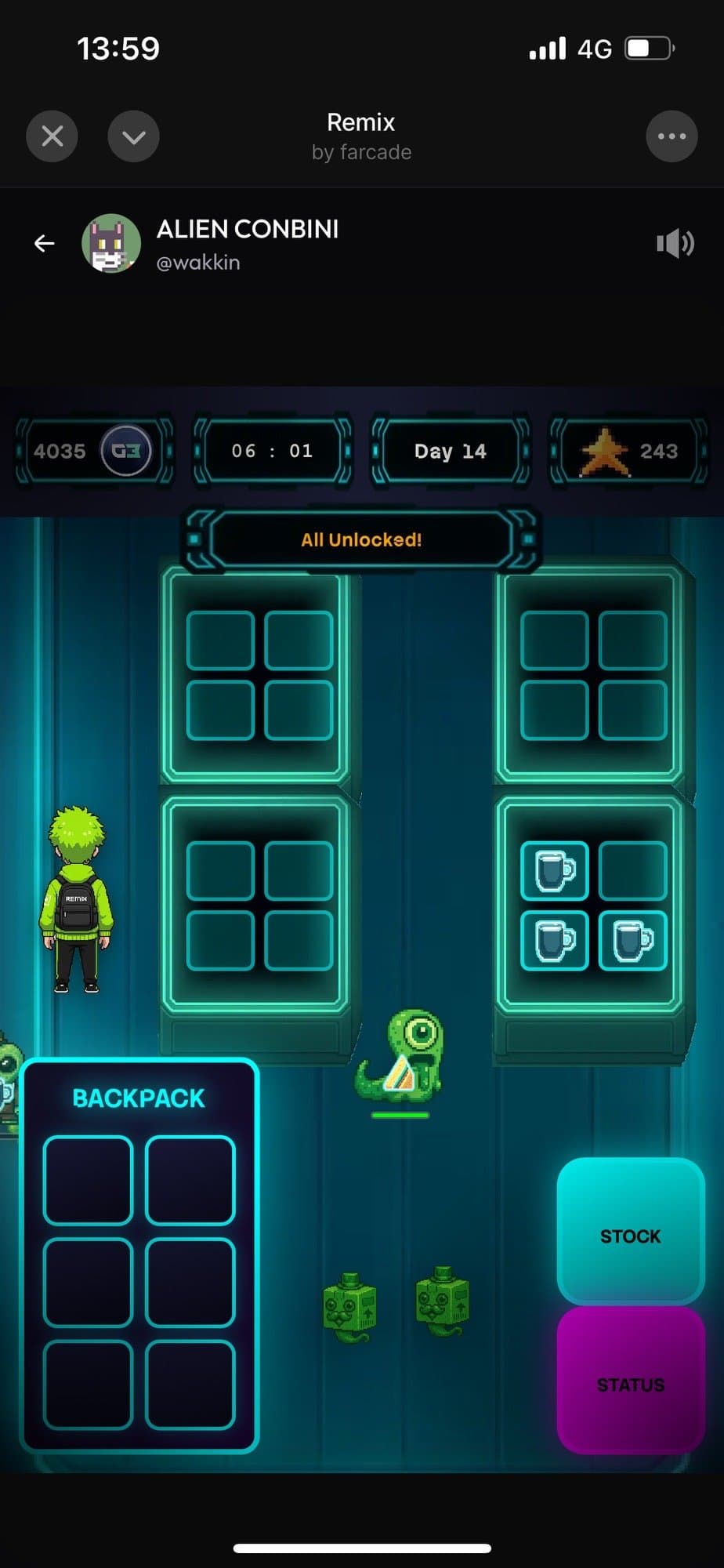Close the Remix mini app
Image resolution: width=724 pixels, height=1568 pixels.
[52, 137]
